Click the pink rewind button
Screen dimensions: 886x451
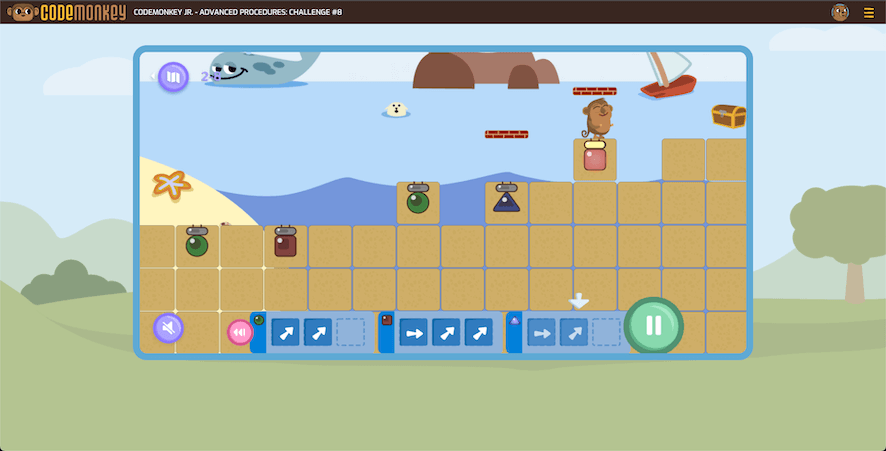pyautogui.click(x=240, y=332)
